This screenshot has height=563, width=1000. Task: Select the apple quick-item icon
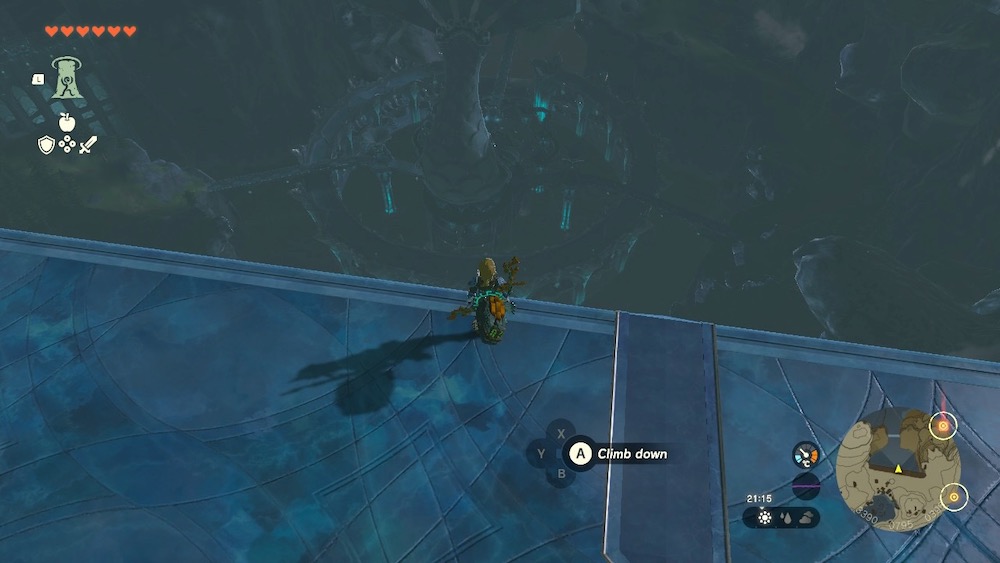click(67, 122)
